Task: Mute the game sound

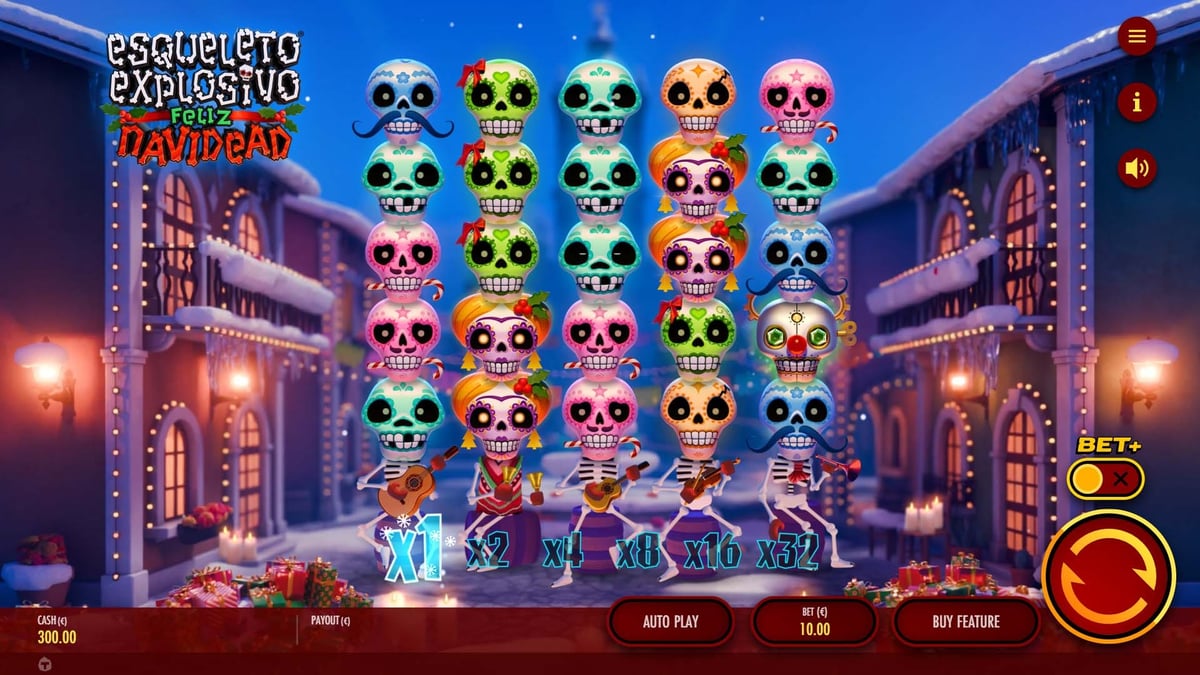Action: click(1136, 168)
